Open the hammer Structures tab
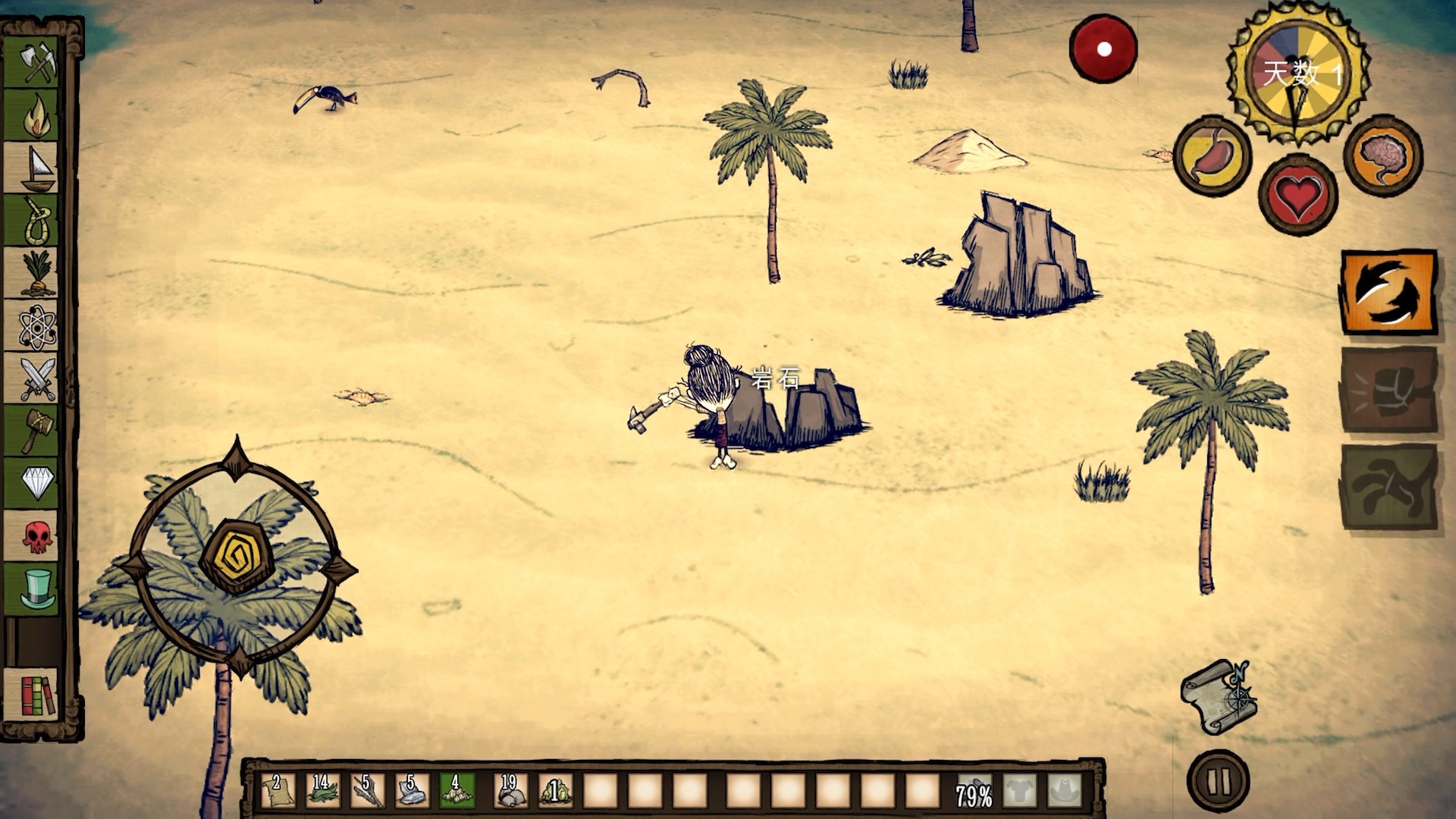This screenshot has width=1456, height=819. click(x=36, y=431)
